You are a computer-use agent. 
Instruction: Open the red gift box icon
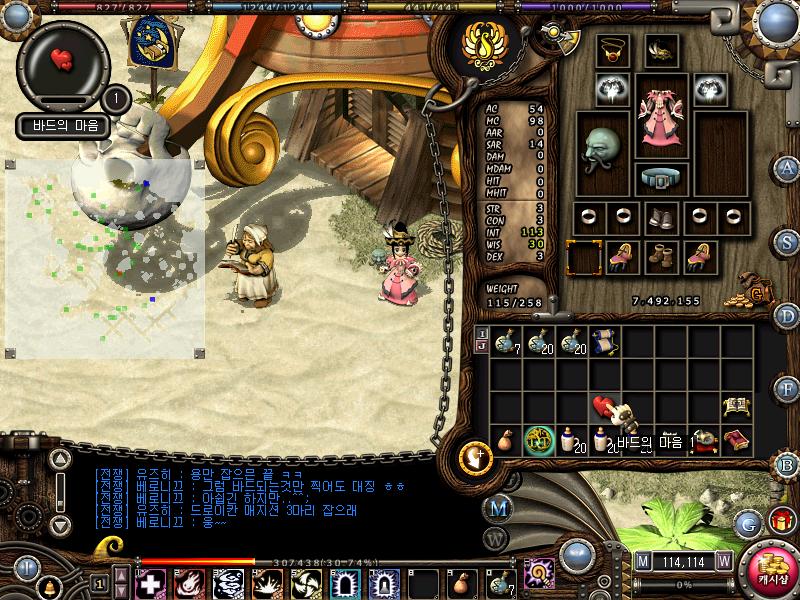pos(781,521)
